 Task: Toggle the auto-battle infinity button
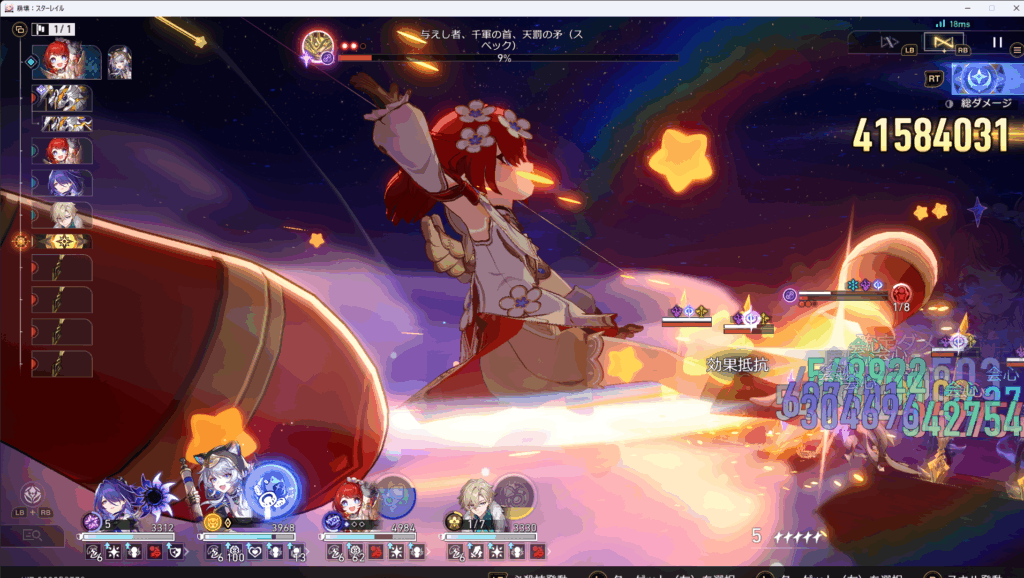[x=942, y=42]
